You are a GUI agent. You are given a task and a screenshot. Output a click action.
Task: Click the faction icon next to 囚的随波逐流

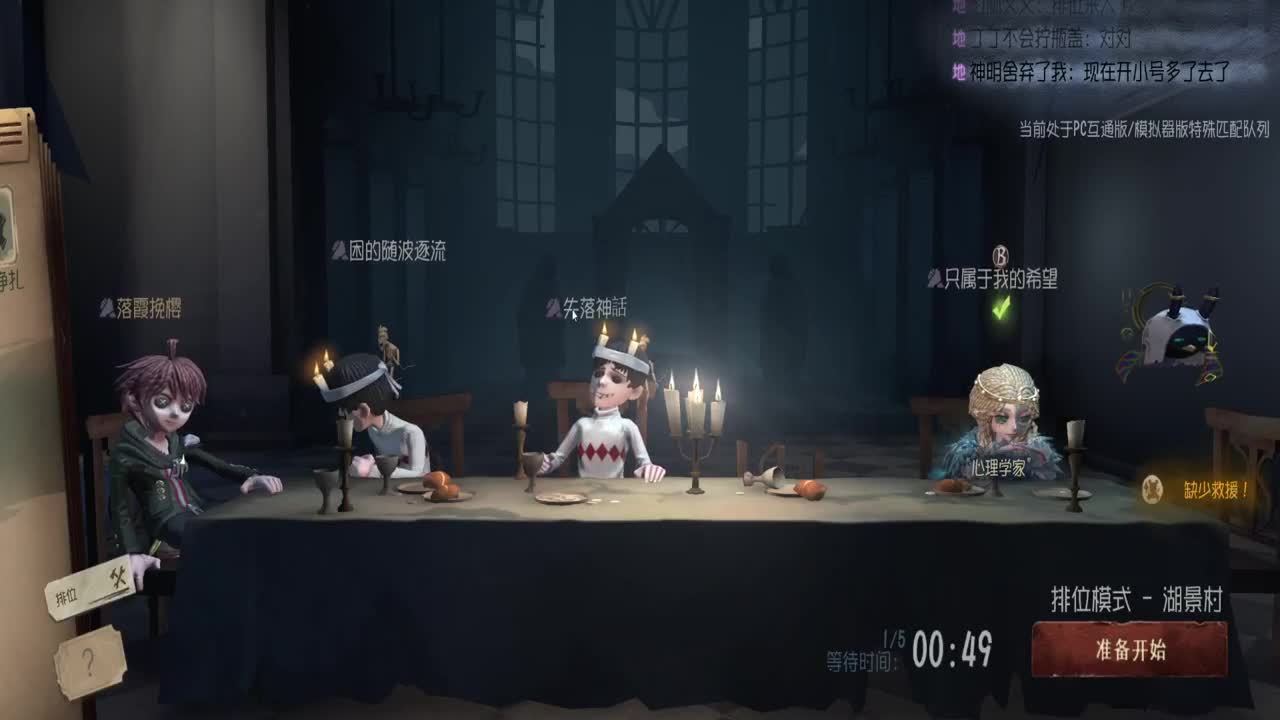[338, 253]
